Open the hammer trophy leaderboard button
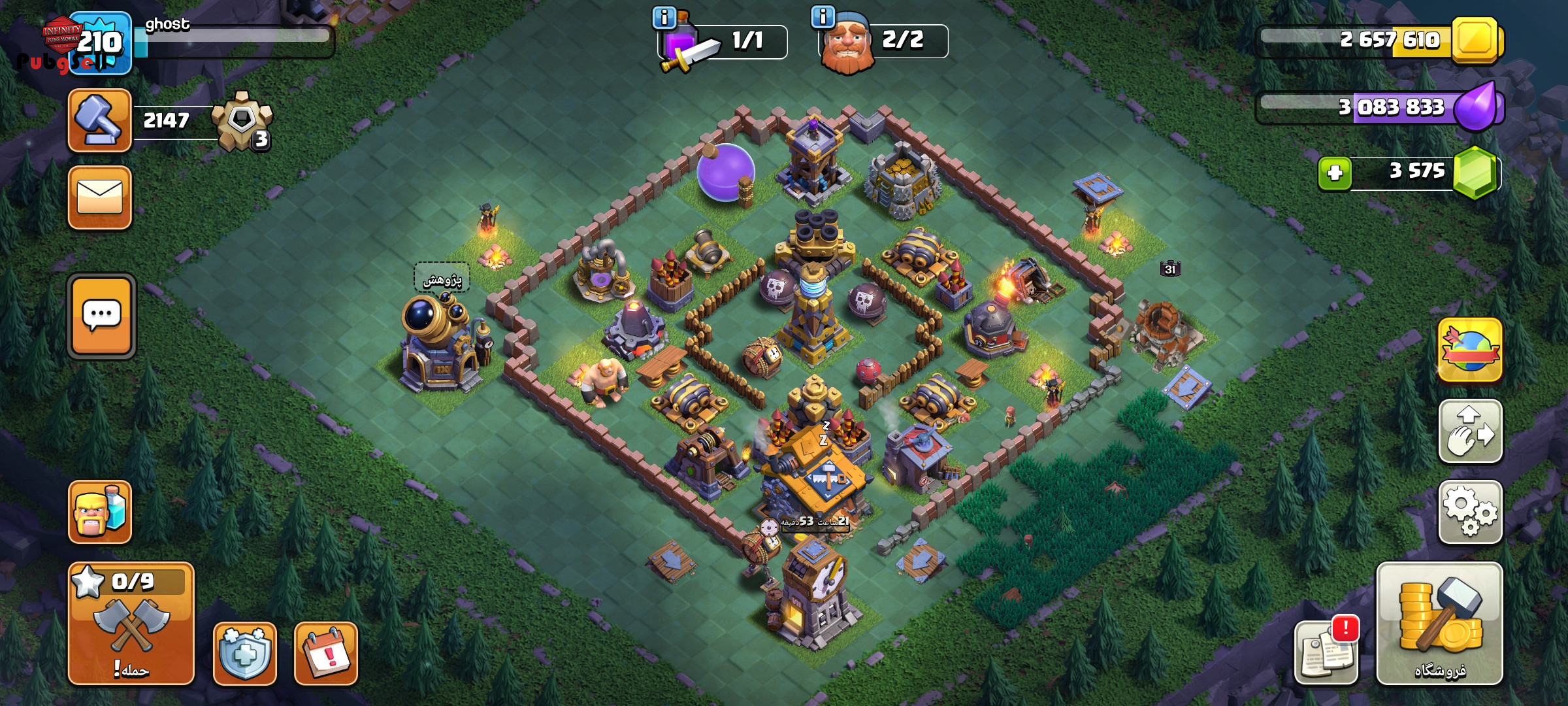This screenshot has height=706, width=1568. pyautogui.click(x=99, y=121)
